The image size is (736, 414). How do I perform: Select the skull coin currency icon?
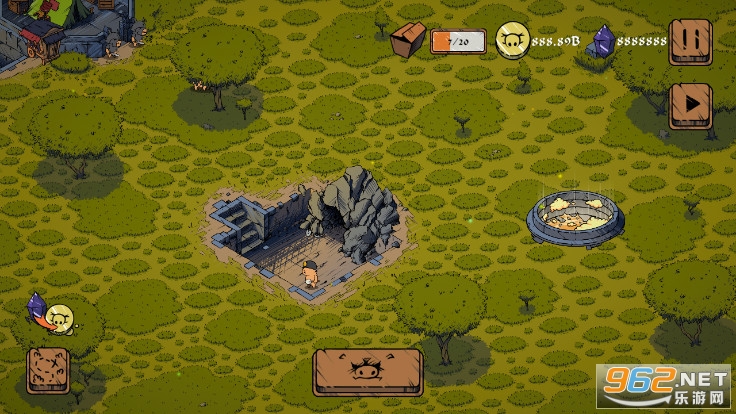click(513, 41)
